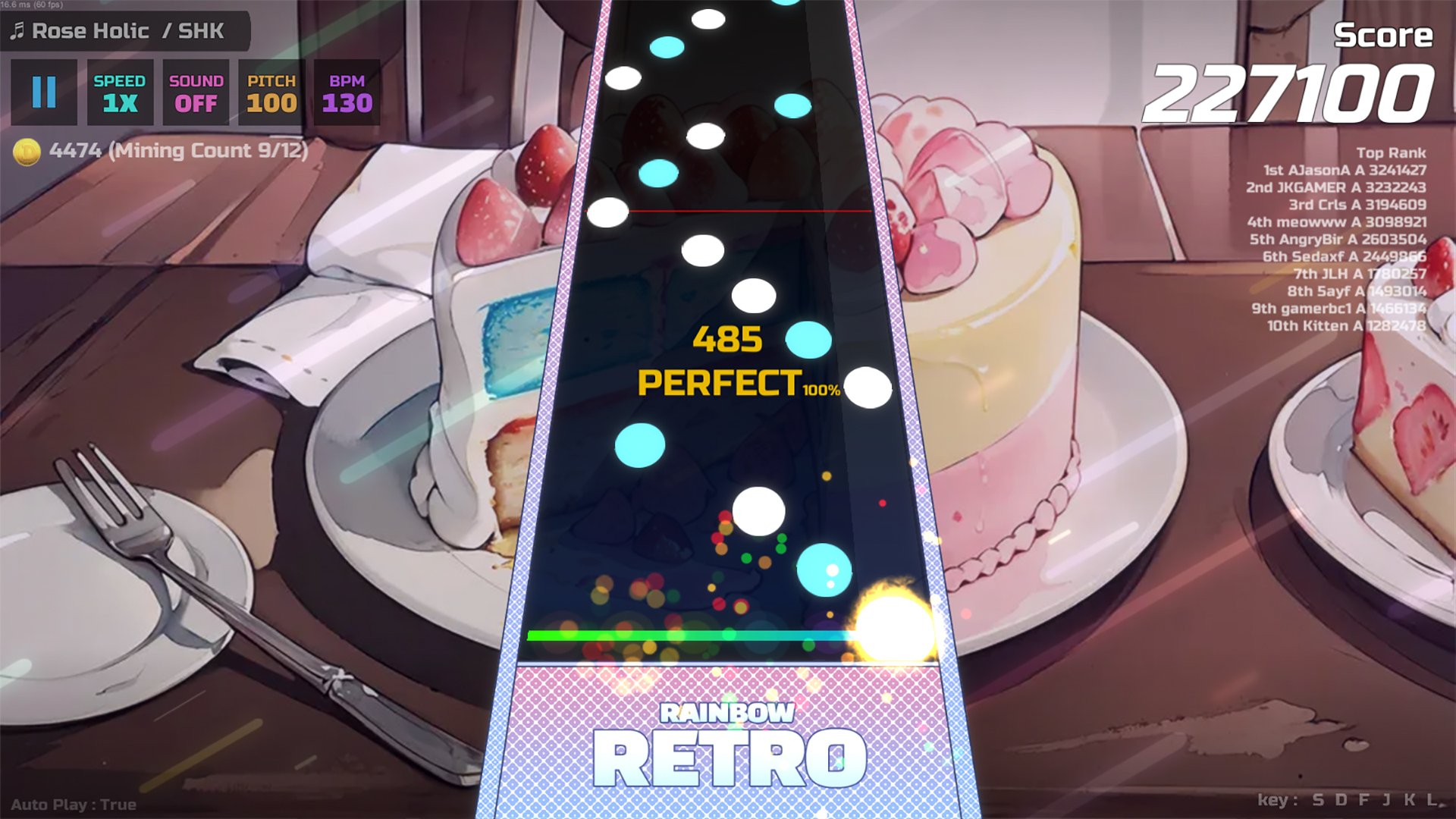Click the green health bar above the track

tap(690, 634)
